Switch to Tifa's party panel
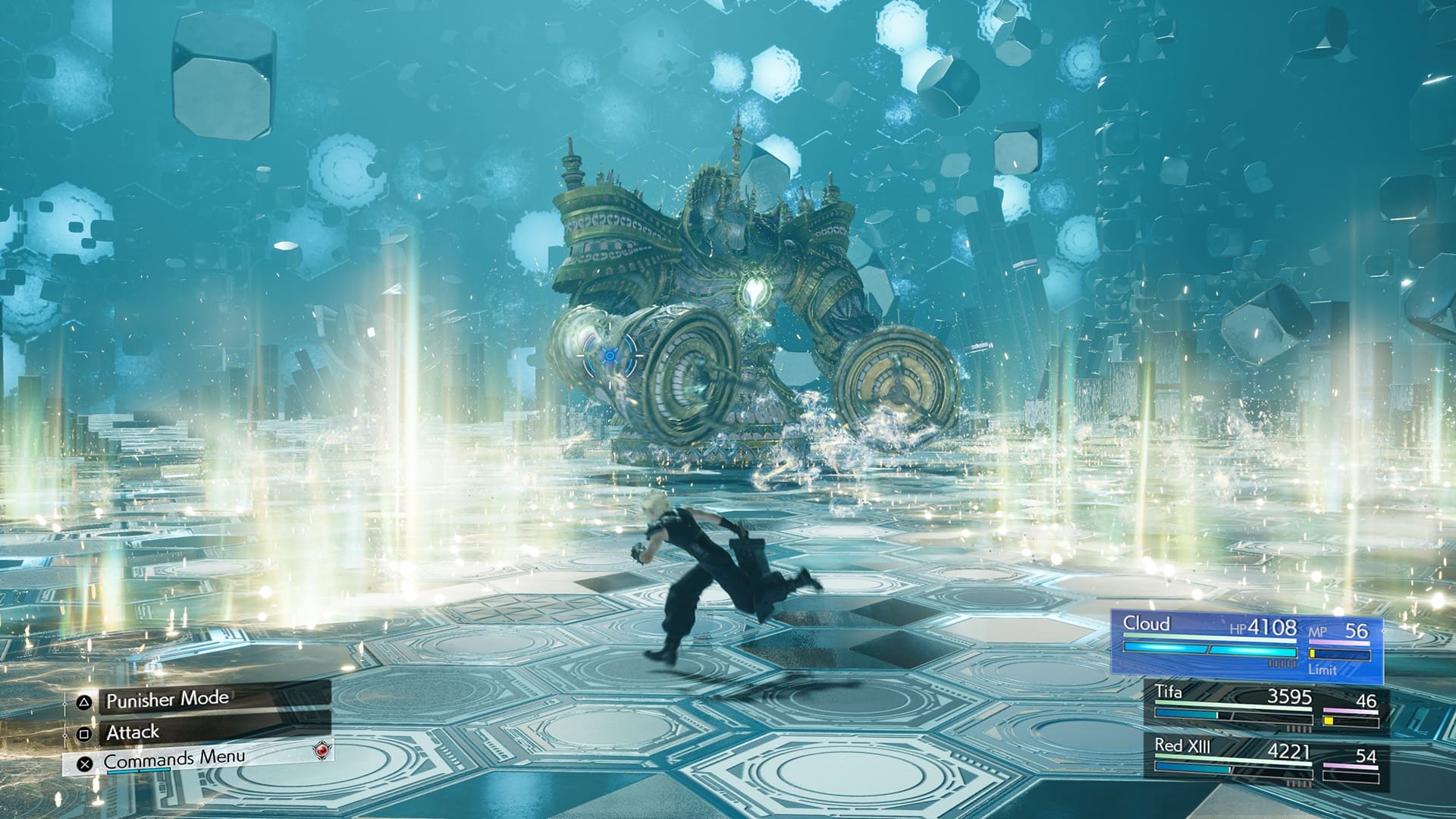The width and height of the screenshot is (1456, 819). tap(1266, 706)
